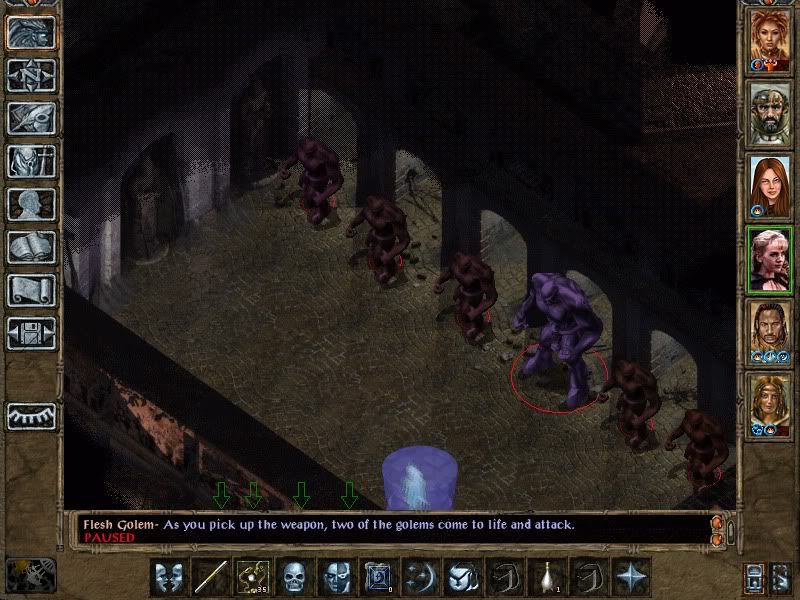
Task: Open the character record silhouette button
Action: pos(31,204)
